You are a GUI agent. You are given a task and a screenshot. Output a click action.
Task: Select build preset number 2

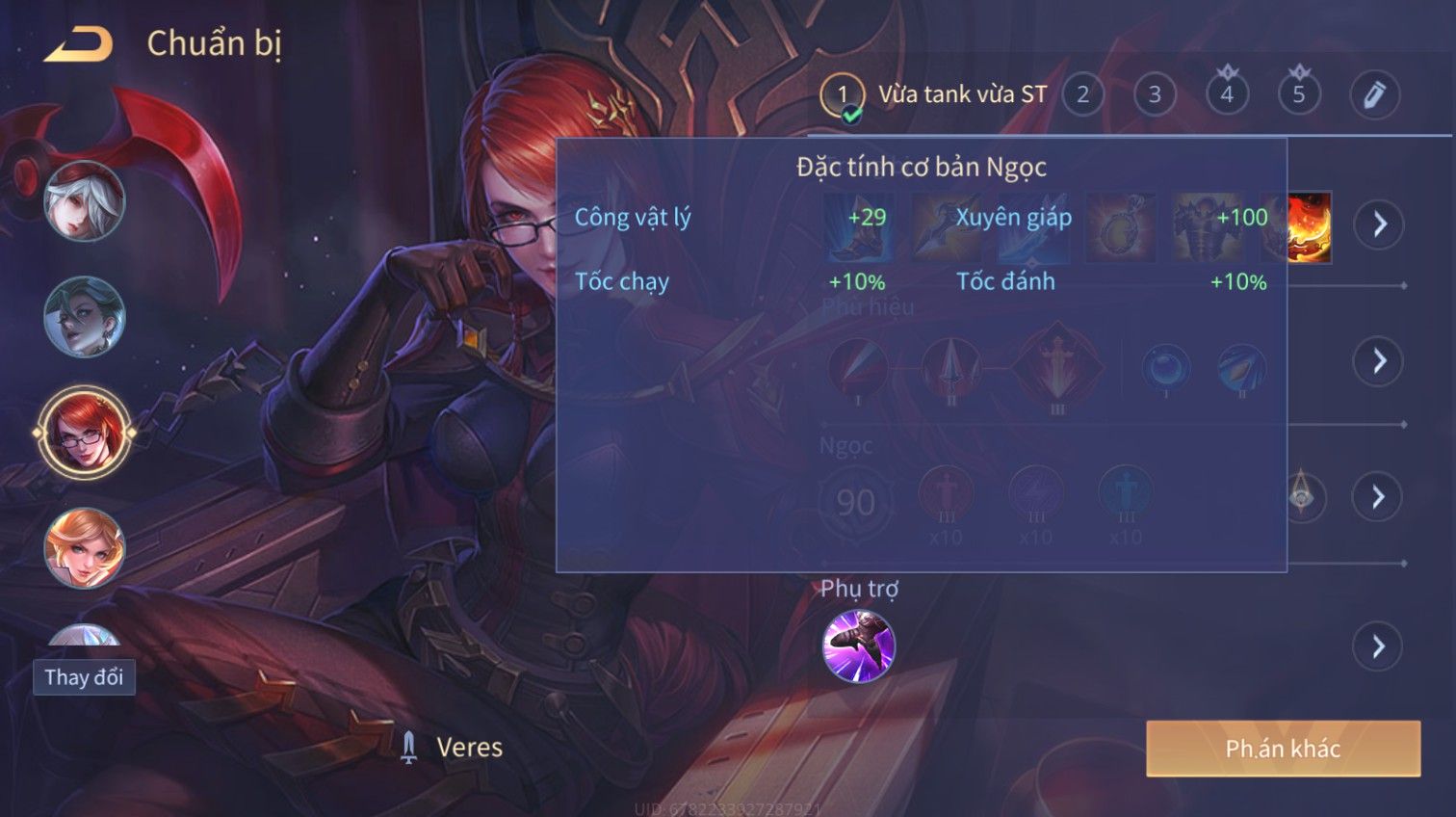(1082, 94)
